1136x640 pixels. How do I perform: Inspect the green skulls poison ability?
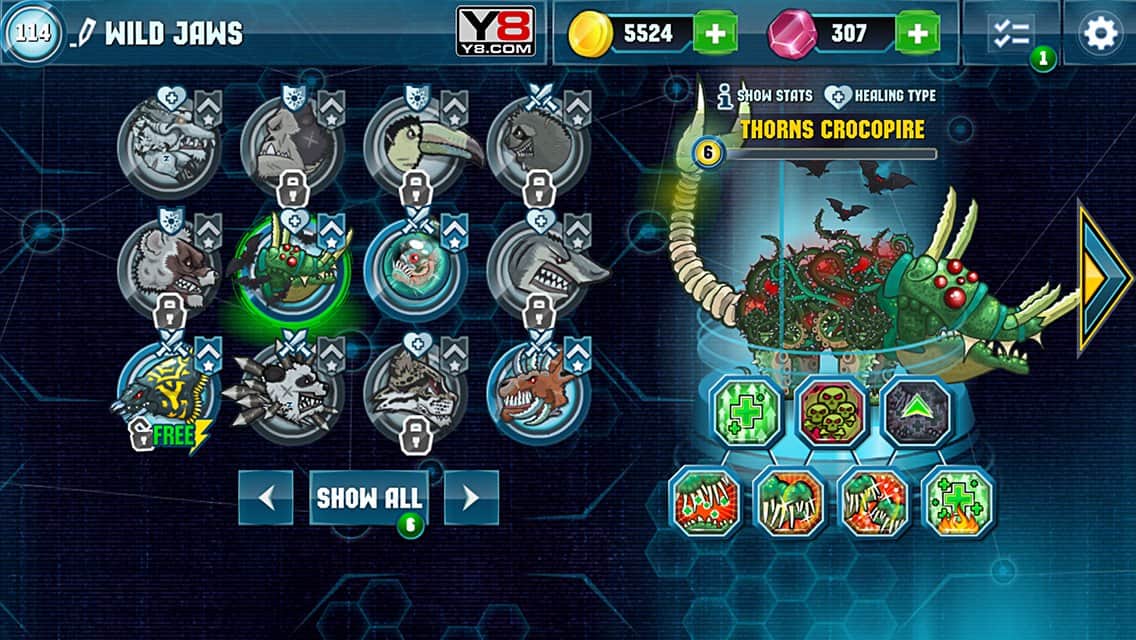click(x=829, y=411)
